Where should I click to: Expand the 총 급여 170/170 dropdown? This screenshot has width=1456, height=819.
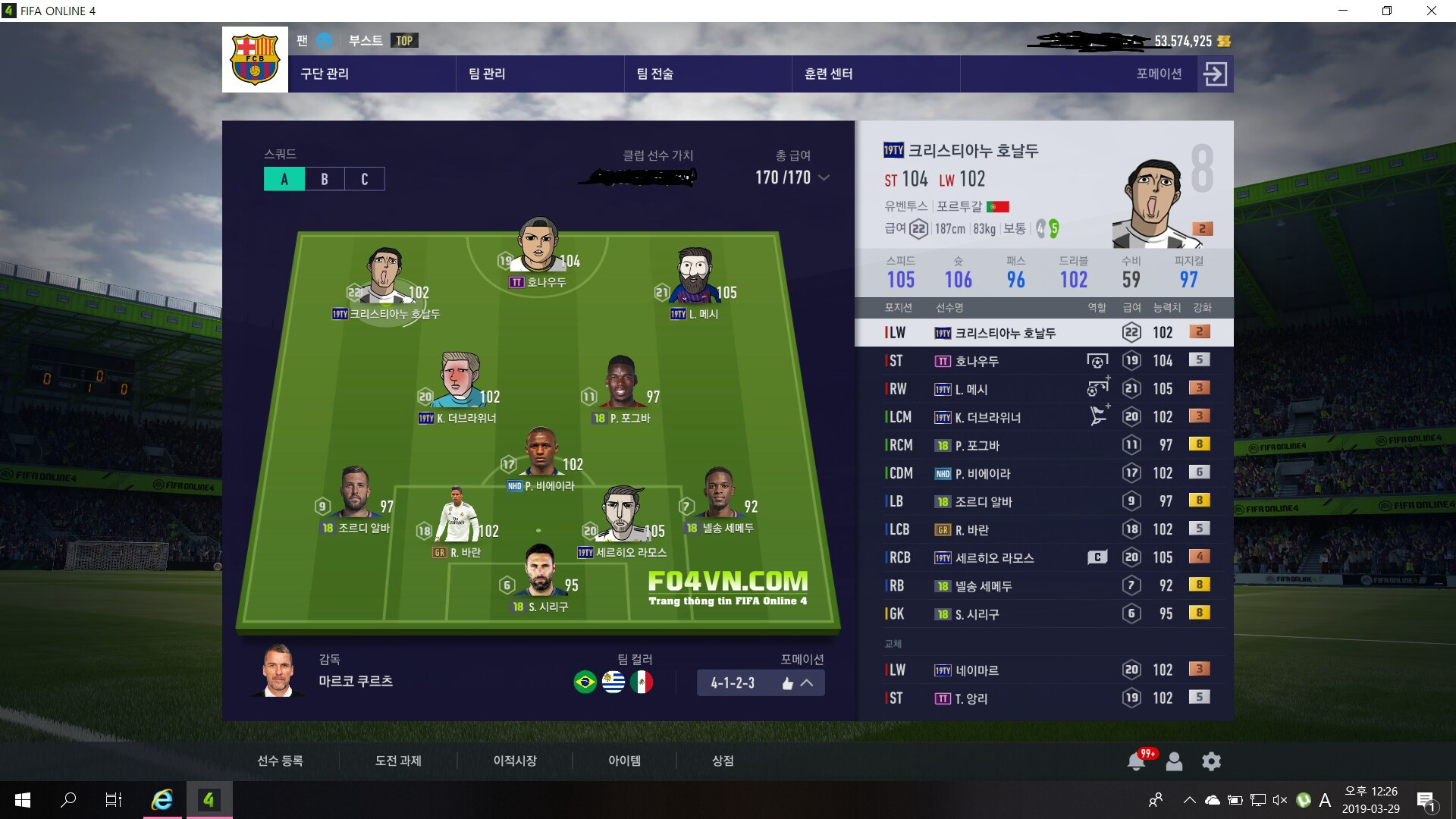pyautogui.click(x=824, y=177)
